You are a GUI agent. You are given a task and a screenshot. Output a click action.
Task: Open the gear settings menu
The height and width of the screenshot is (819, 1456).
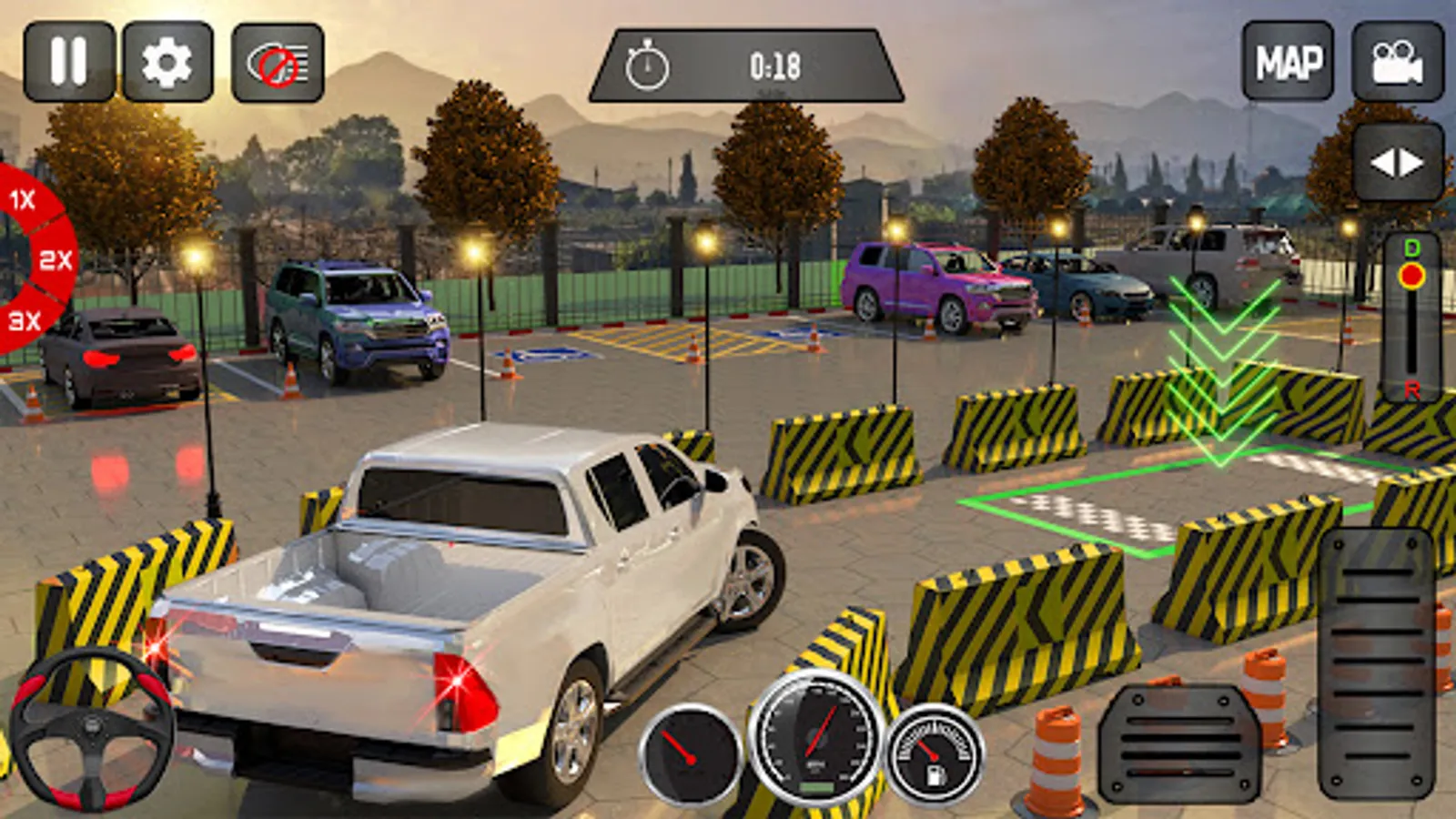click(167, 62)
